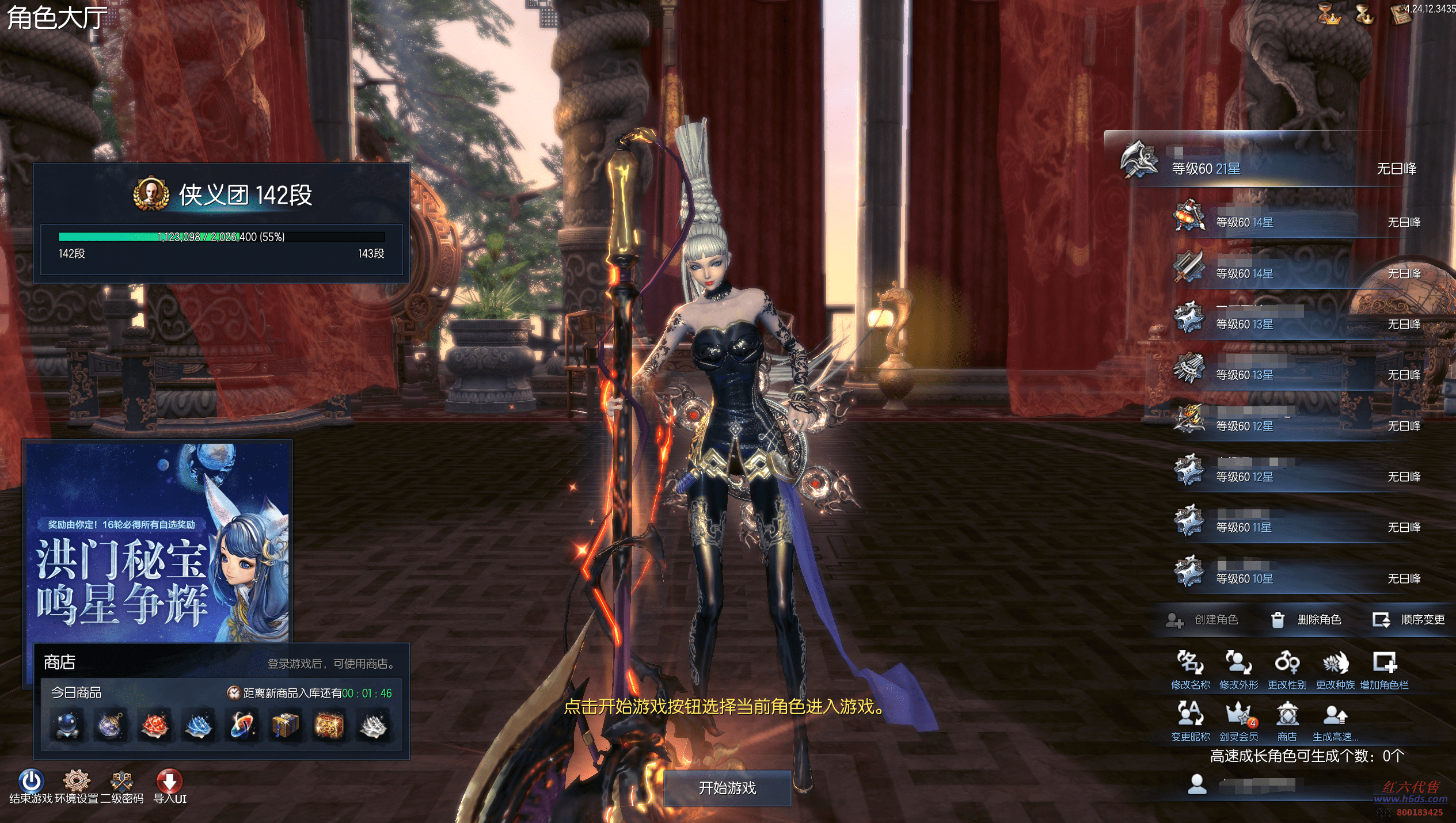The height and width of the screenshot is (823, 1456).
Task: Click the 开始游戏 start game button
Action: coord(727,788)
